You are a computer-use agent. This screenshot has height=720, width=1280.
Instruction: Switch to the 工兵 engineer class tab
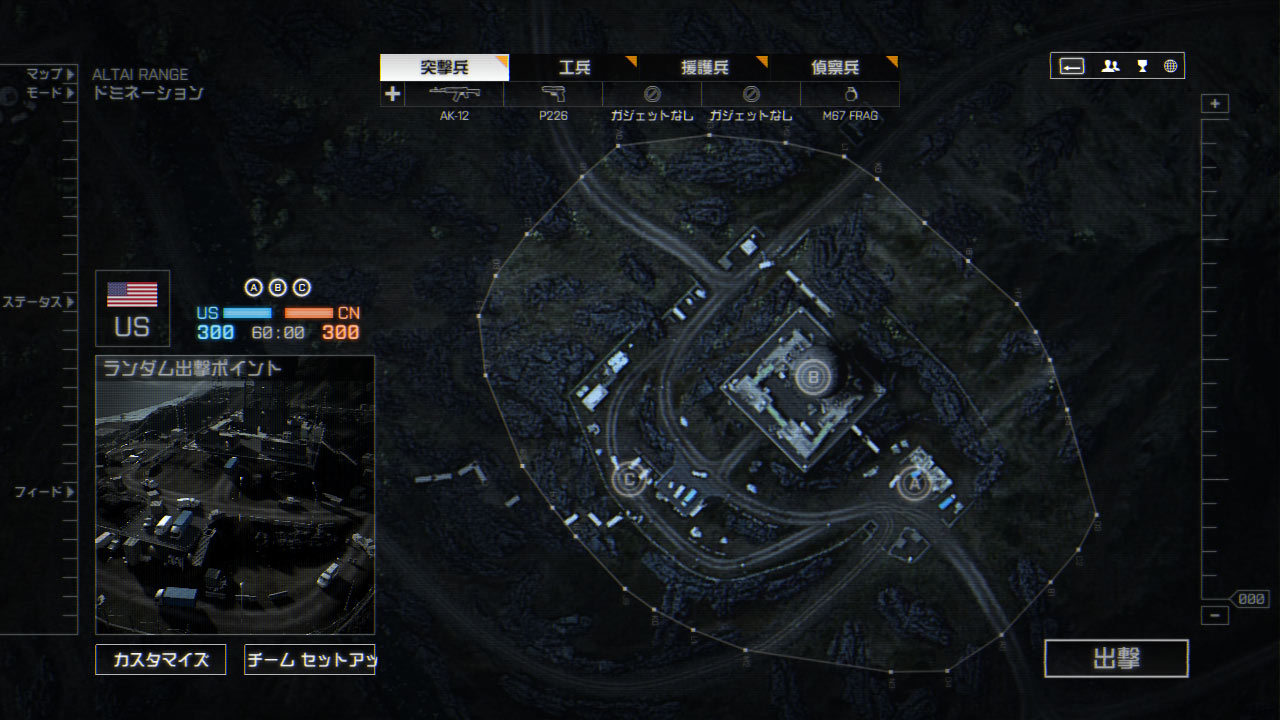pyautogui.click(x=574, y=67)
